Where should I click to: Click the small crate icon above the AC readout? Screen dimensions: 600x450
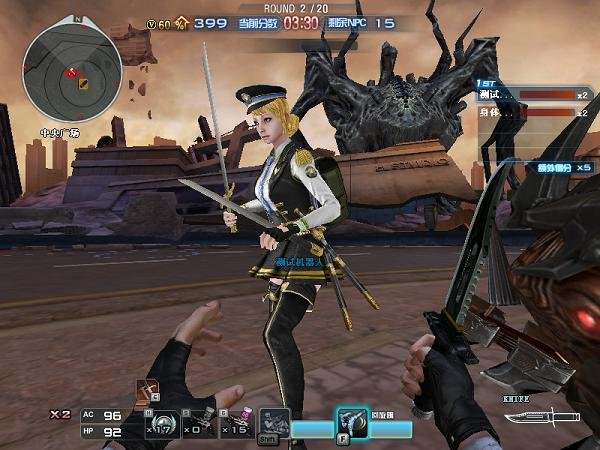147,392
